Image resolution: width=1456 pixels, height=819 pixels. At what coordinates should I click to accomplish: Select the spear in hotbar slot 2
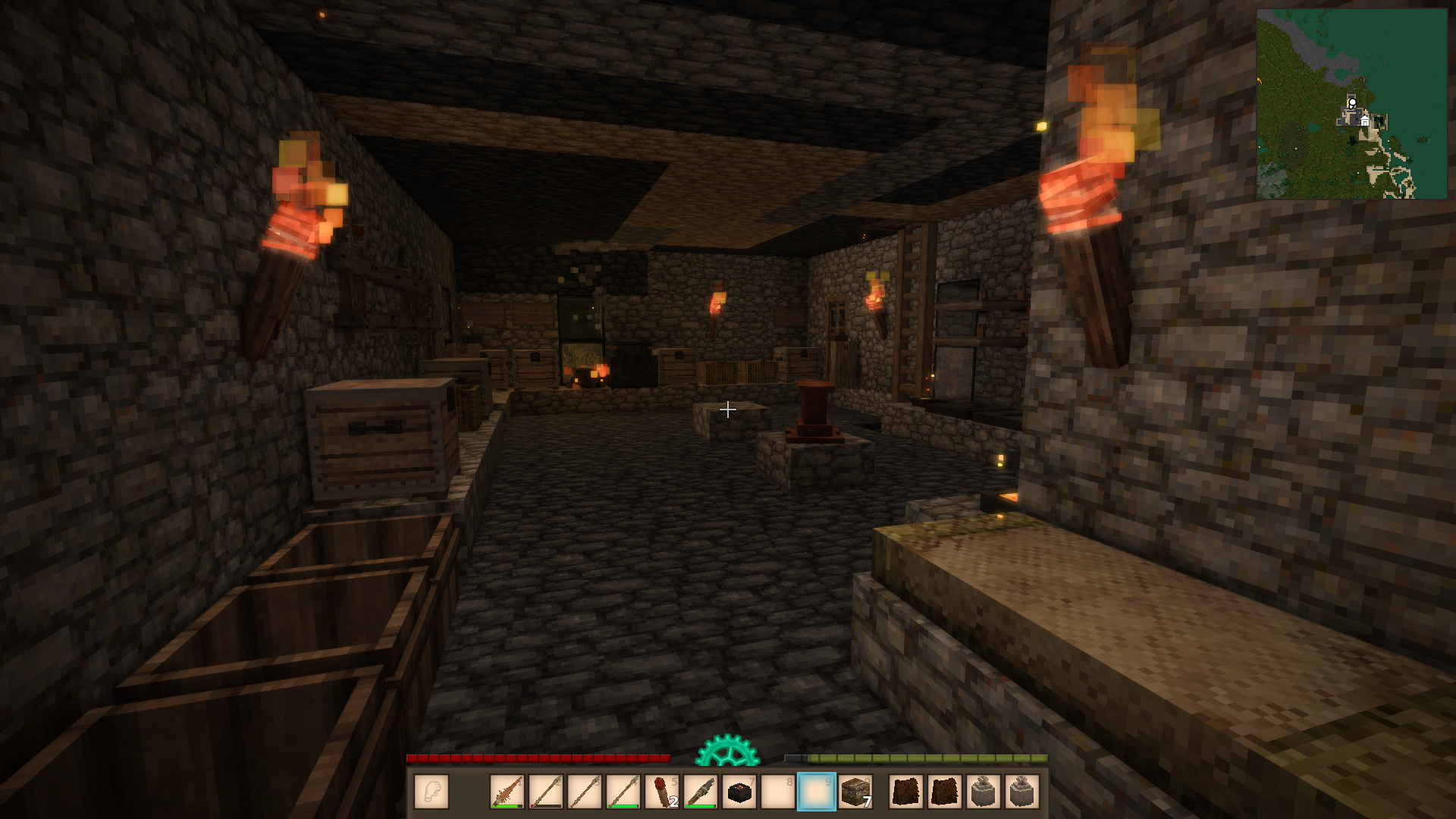point(546,792)
